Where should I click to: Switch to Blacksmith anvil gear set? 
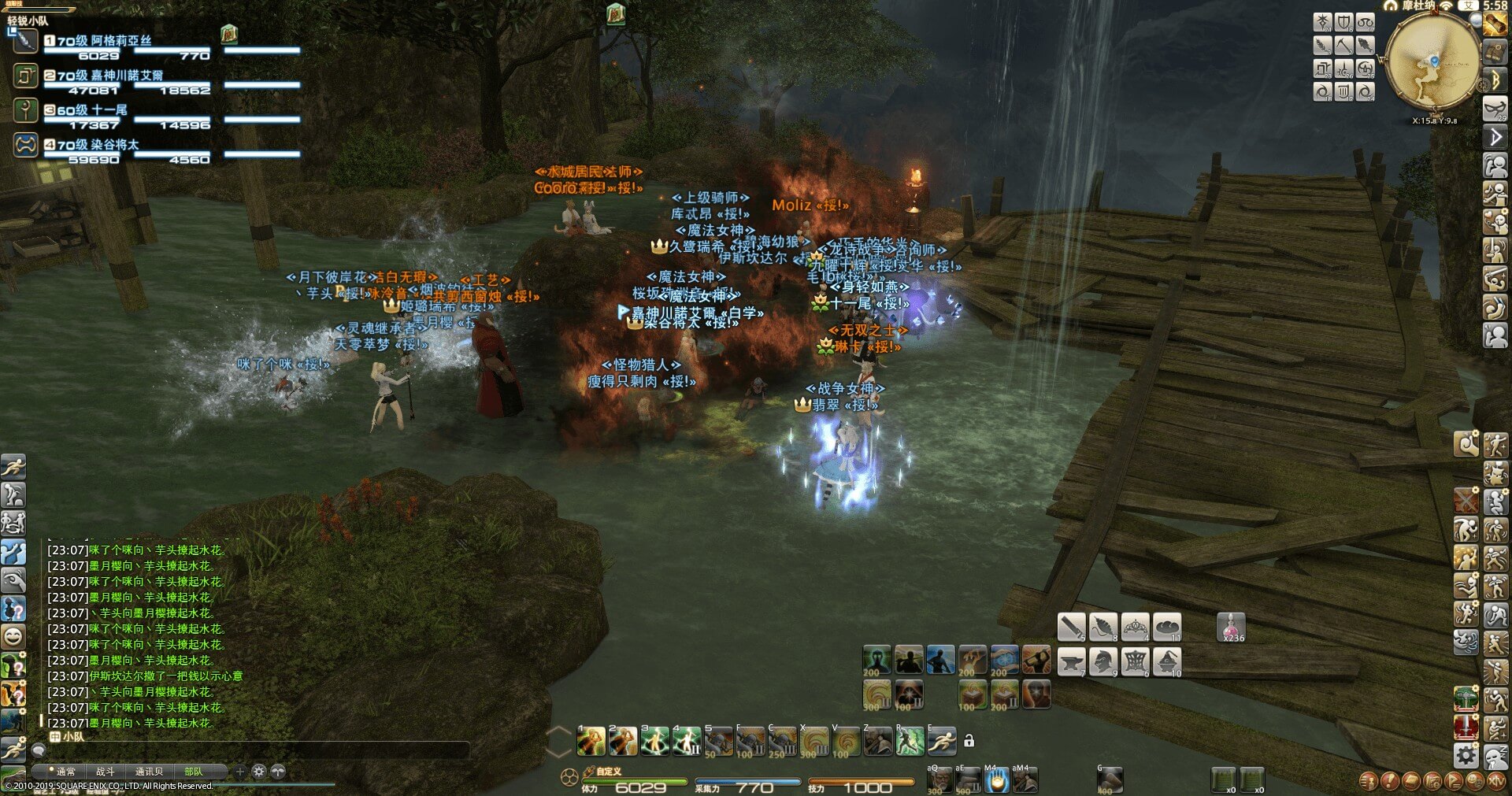coord(1072,661)
